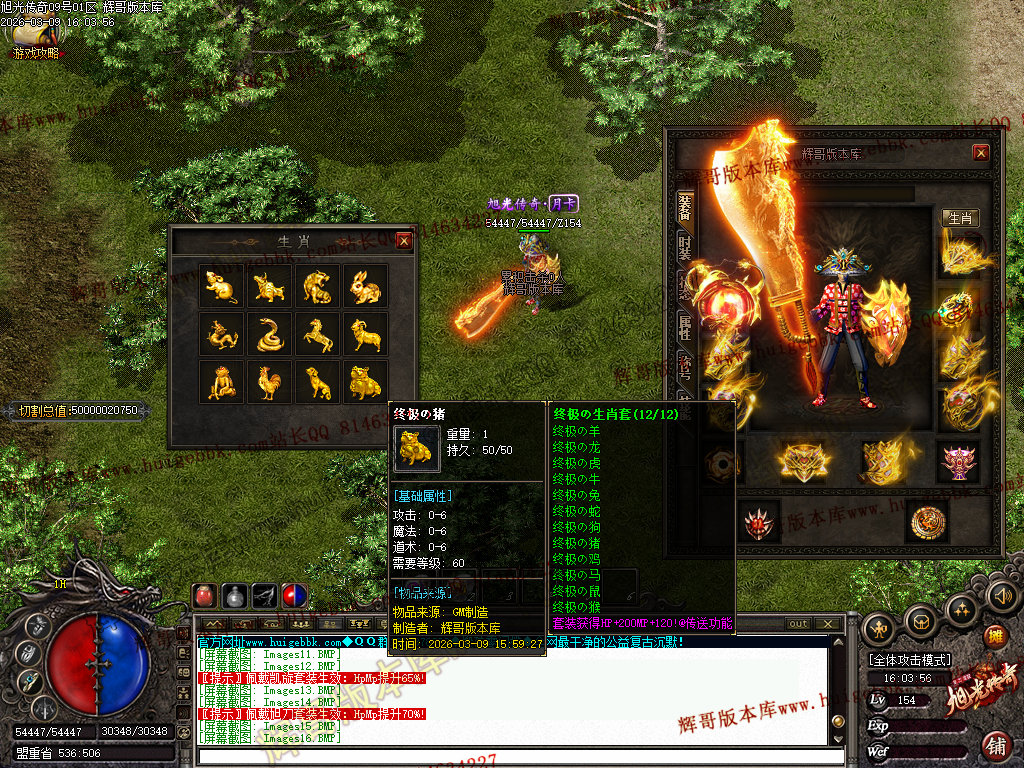Switch to the 属性 attributes tab
The width and height of the screenshot is (1024, 768).
pyautogui.click(x=685, y=327)
